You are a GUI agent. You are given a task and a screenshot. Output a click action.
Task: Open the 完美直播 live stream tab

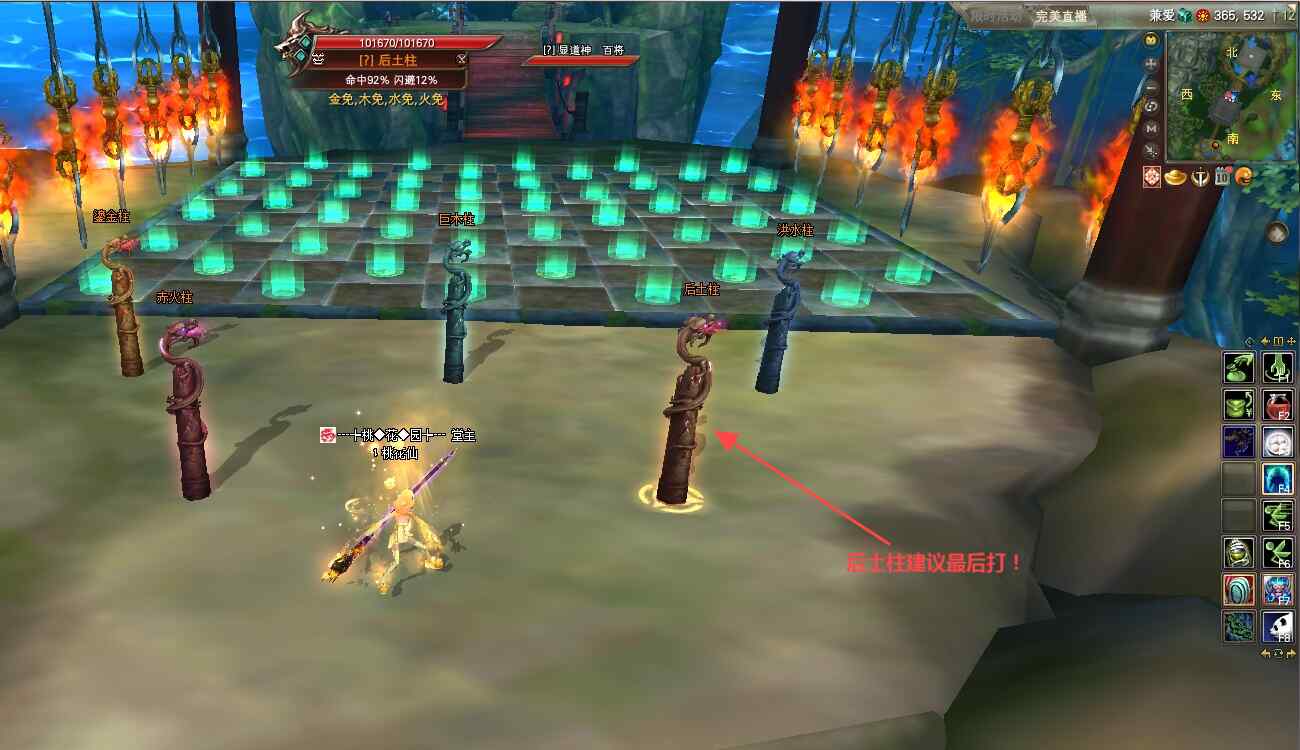(x=1060, y=16)
